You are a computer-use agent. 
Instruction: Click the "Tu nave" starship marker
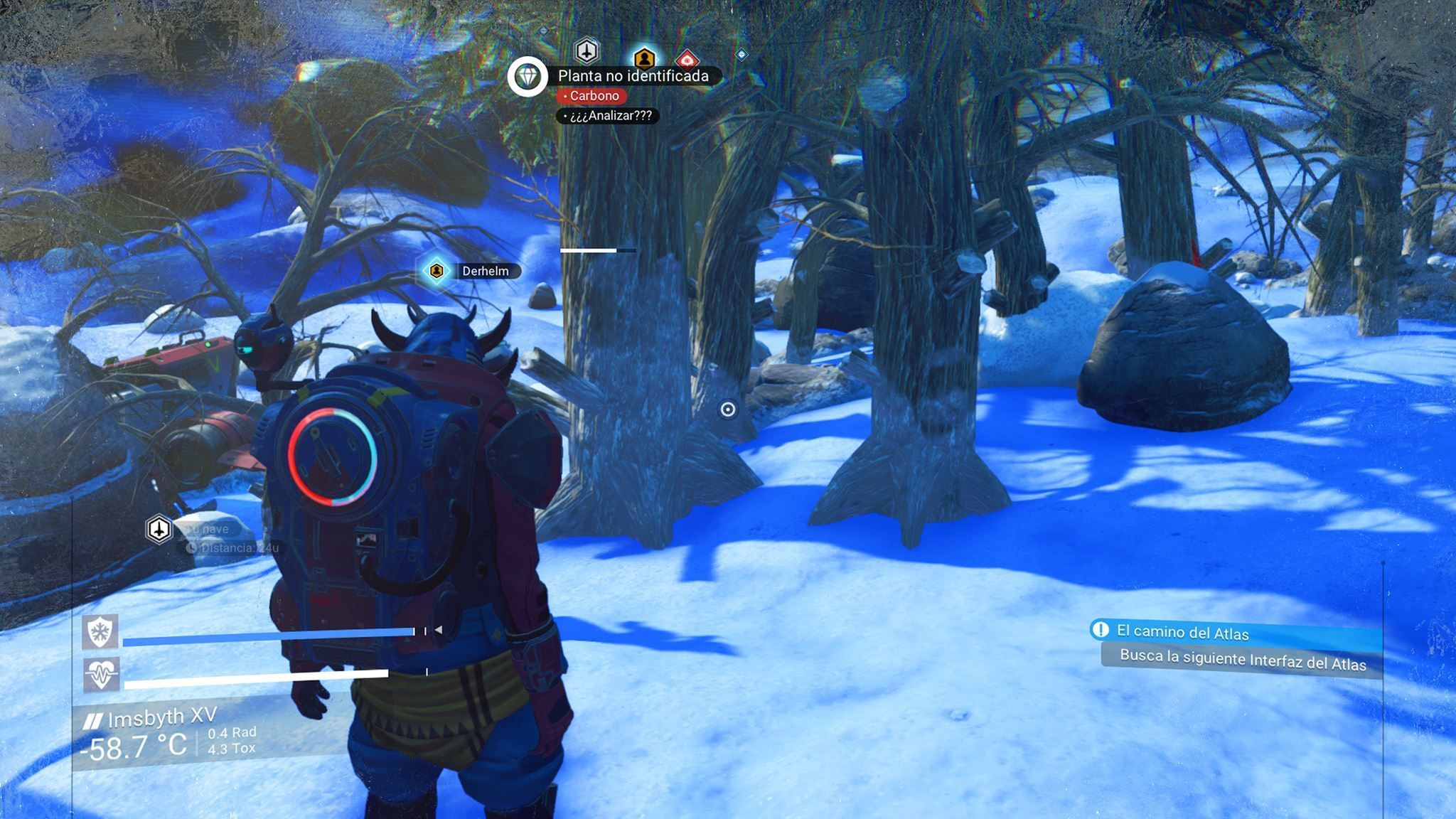coord(159,529)
